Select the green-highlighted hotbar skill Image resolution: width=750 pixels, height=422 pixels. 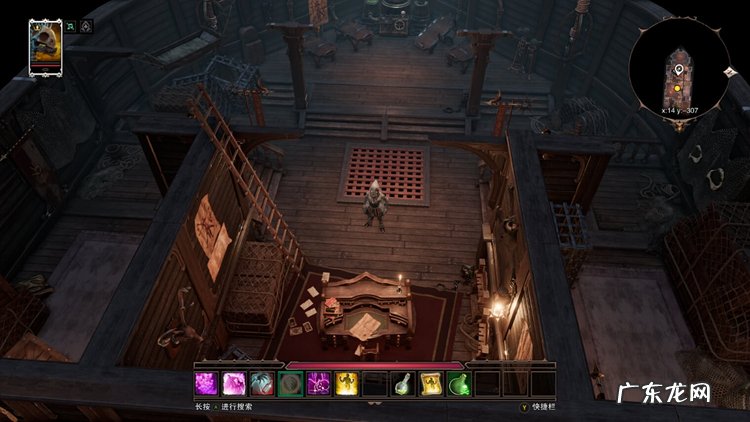point(290,383)
